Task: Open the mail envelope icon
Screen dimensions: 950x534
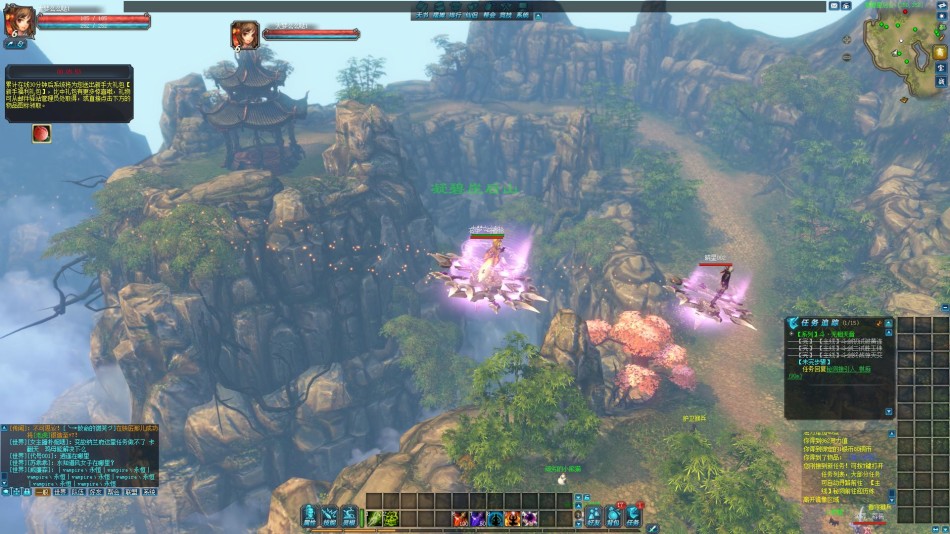Action: click(834, 6)
